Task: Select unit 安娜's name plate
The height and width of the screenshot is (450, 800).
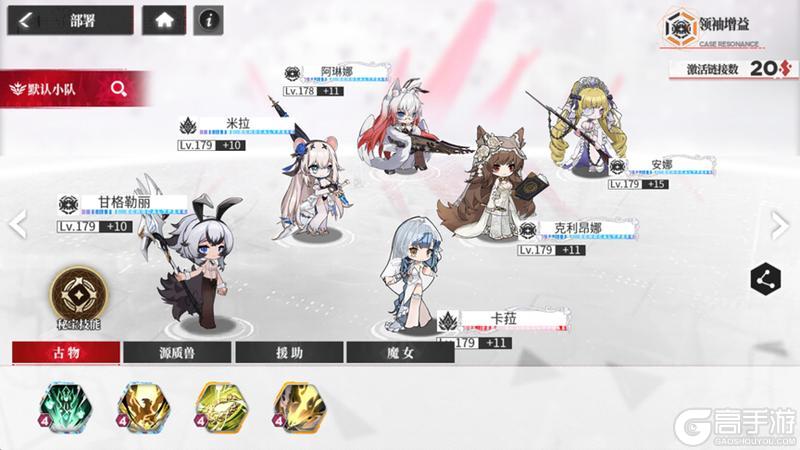Action: tap(661, 165)
